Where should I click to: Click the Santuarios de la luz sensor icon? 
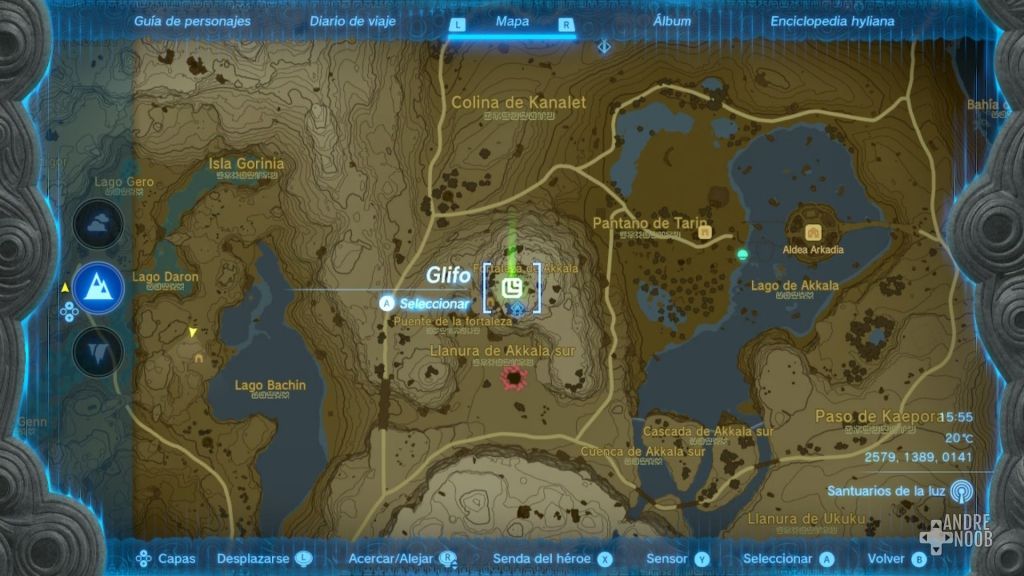click(961, 491)
